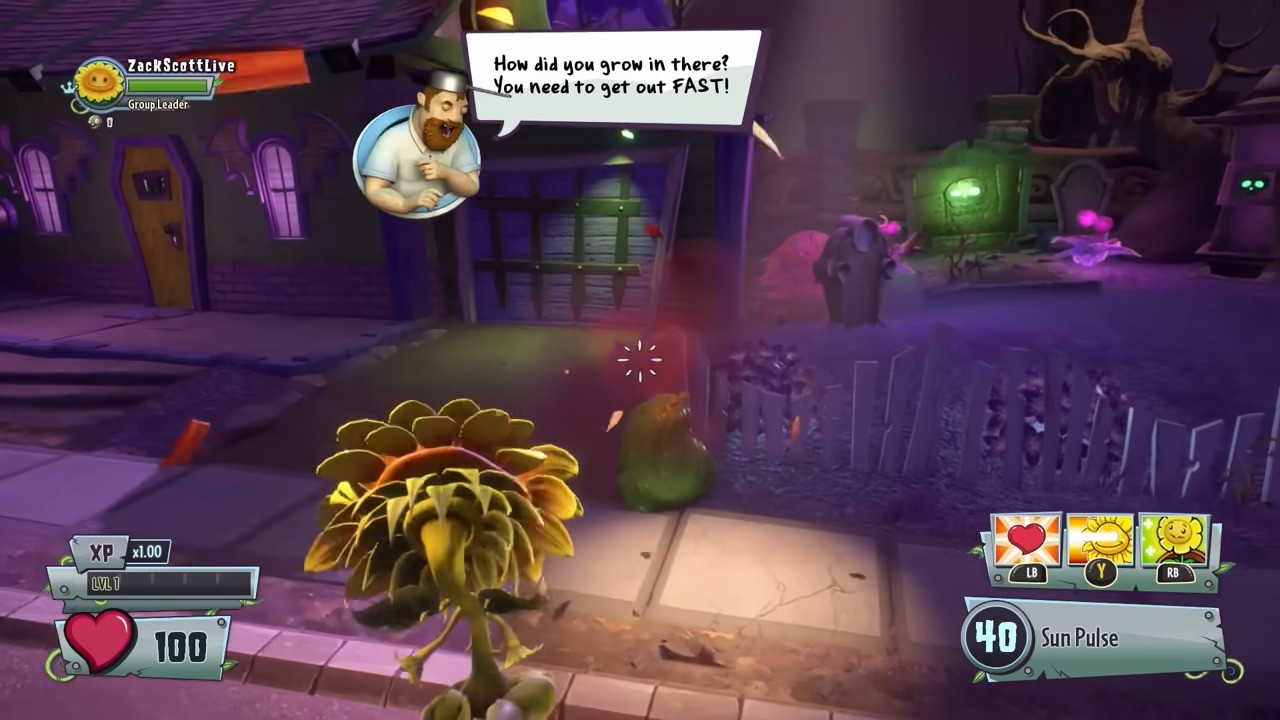Image resolution: width=1280 pixels, height=720 pixels.
Task: Expand the Sun Pulse ammo counter circle
Action: click(x=997, y=638)
